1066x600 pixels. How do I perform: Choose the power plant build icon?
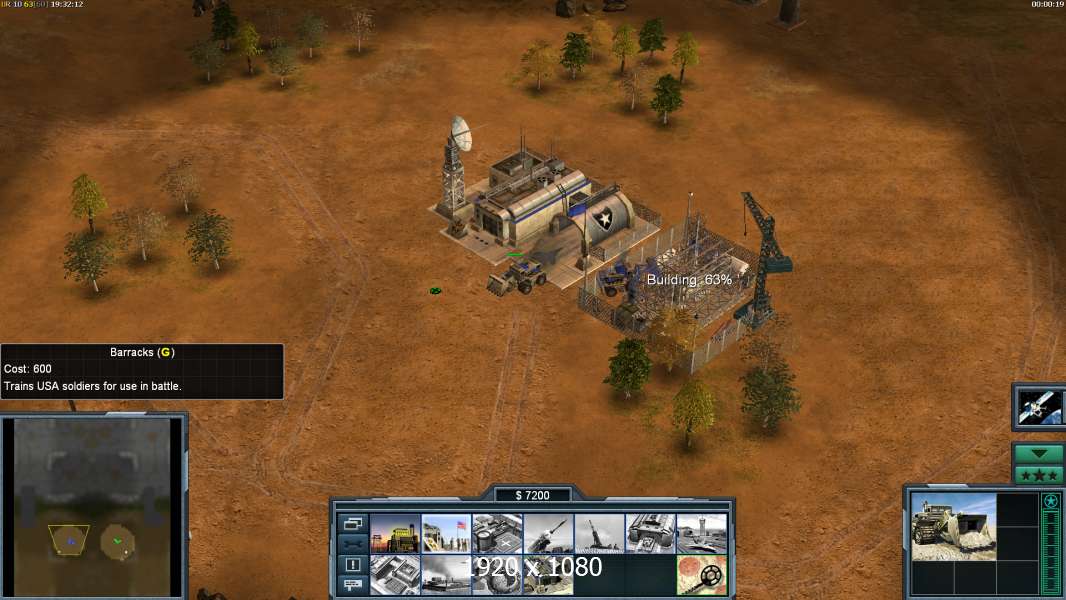tap(395, 534)
